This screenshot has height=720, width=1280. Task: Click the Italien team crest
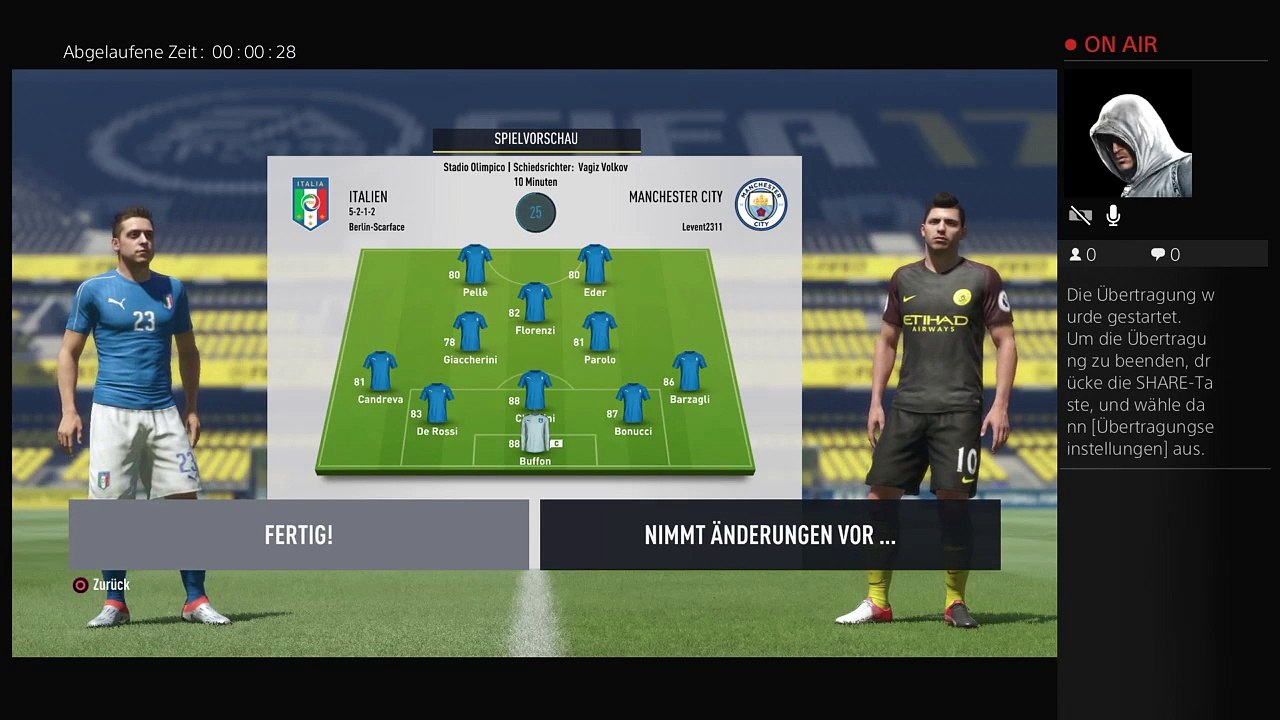tap(310, 204)
